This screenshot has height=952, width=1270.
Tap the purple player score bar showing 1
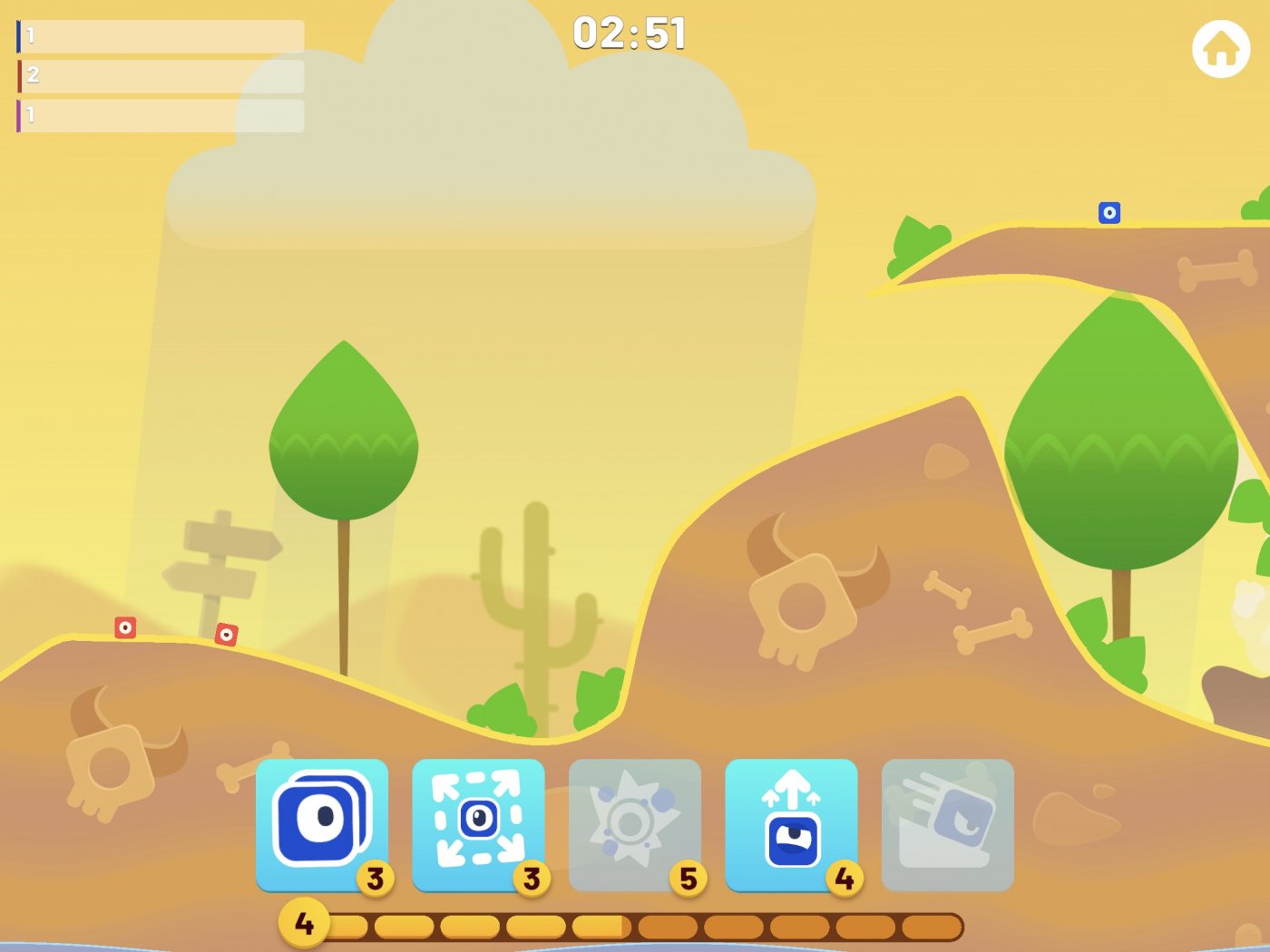click(159, 116)
